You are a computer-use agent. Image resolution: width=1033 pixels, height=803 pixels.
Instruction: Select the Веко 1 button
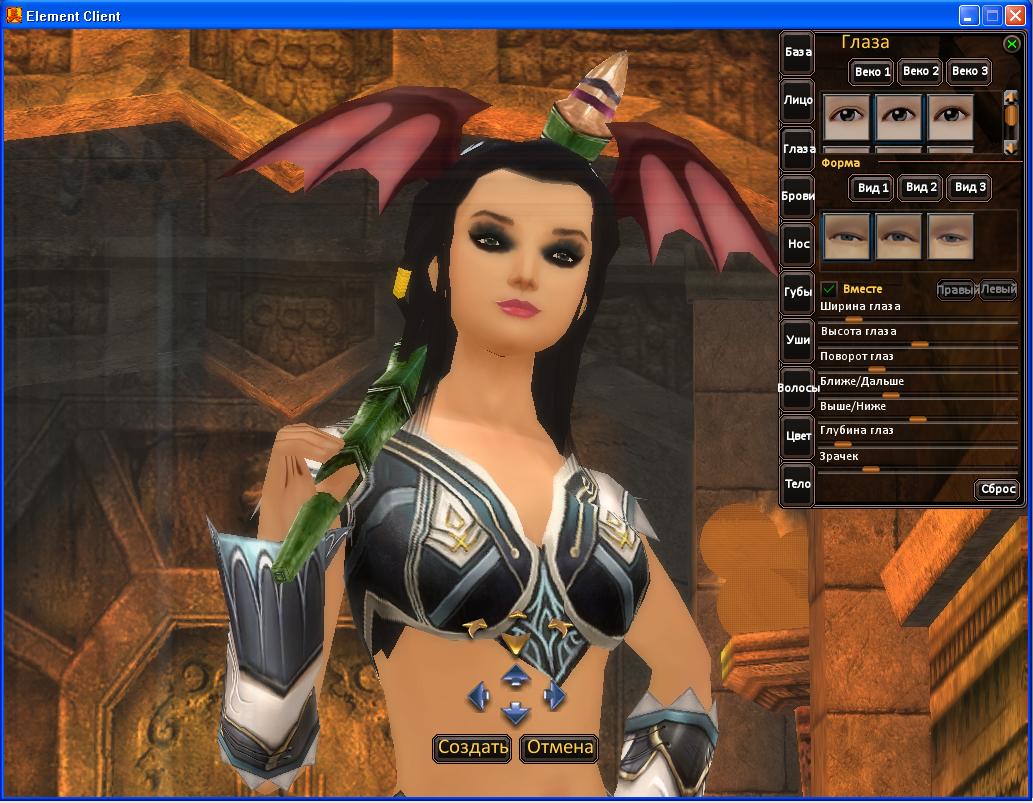pyautogui.click(x=872, y=72)
